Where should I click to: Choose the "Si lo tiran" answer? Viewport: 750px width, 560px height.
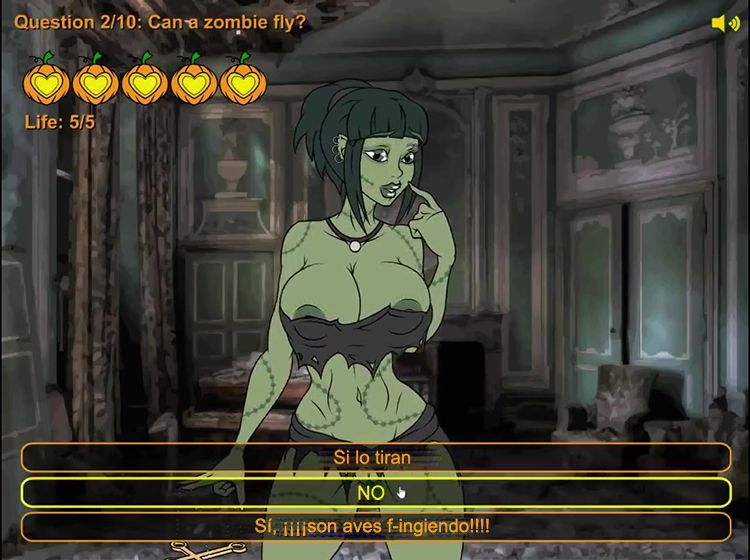[375, 457]
